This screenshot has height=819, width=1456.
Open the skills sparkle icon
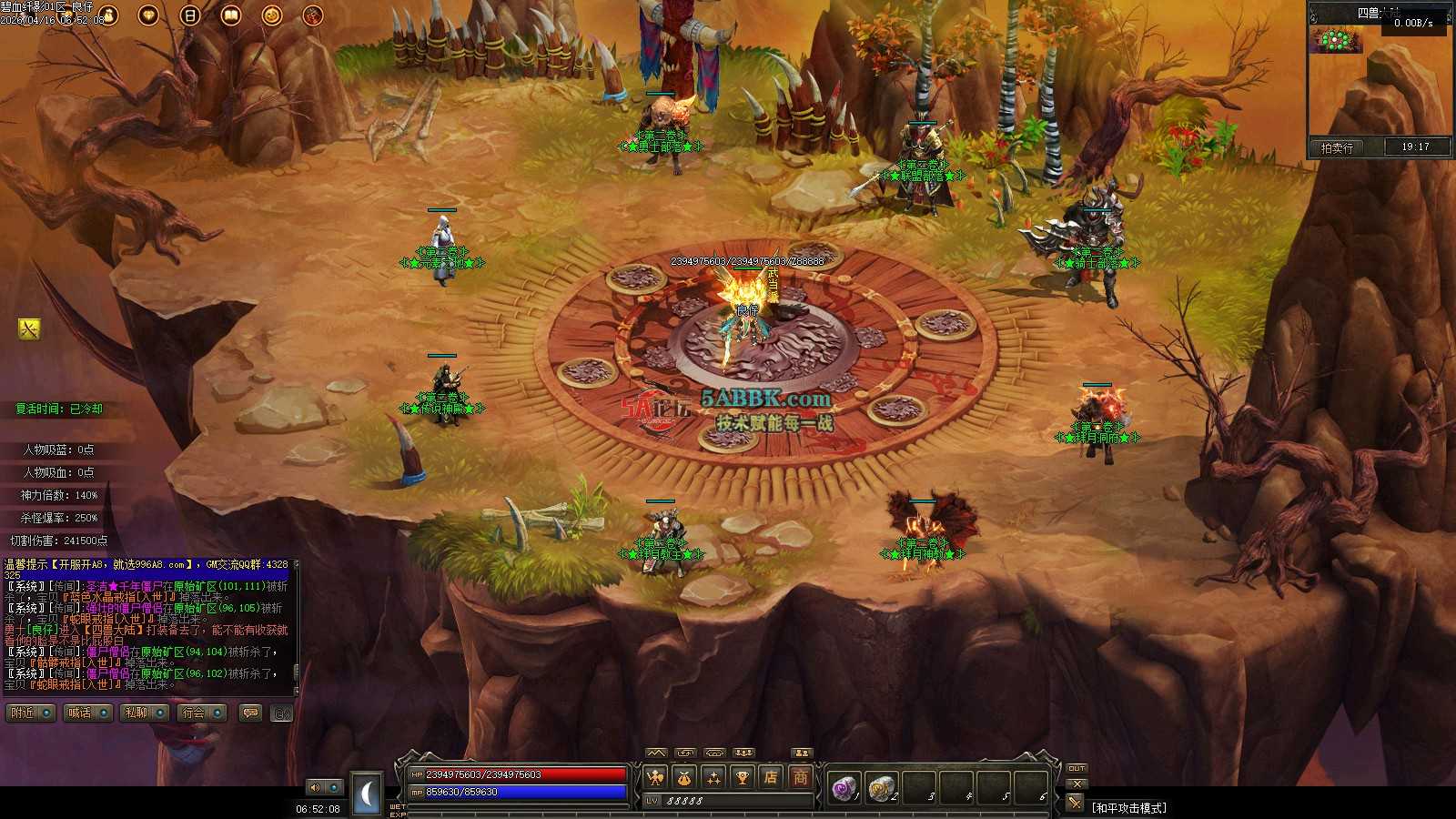tap(713, 777)
